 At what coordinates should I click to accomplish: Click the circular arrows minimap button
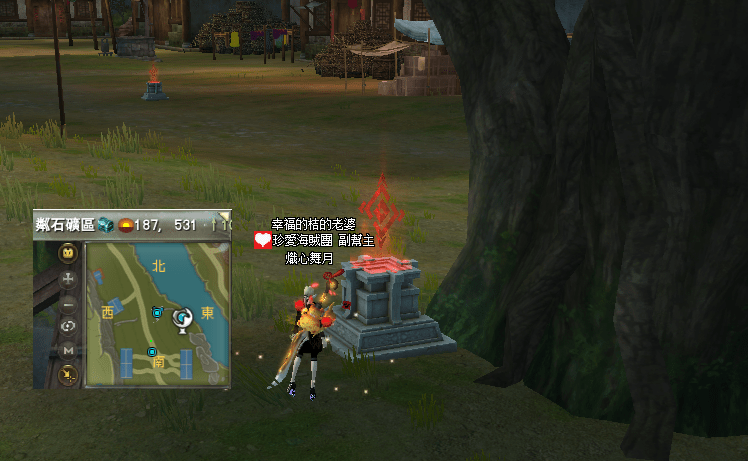coord(68,327)
